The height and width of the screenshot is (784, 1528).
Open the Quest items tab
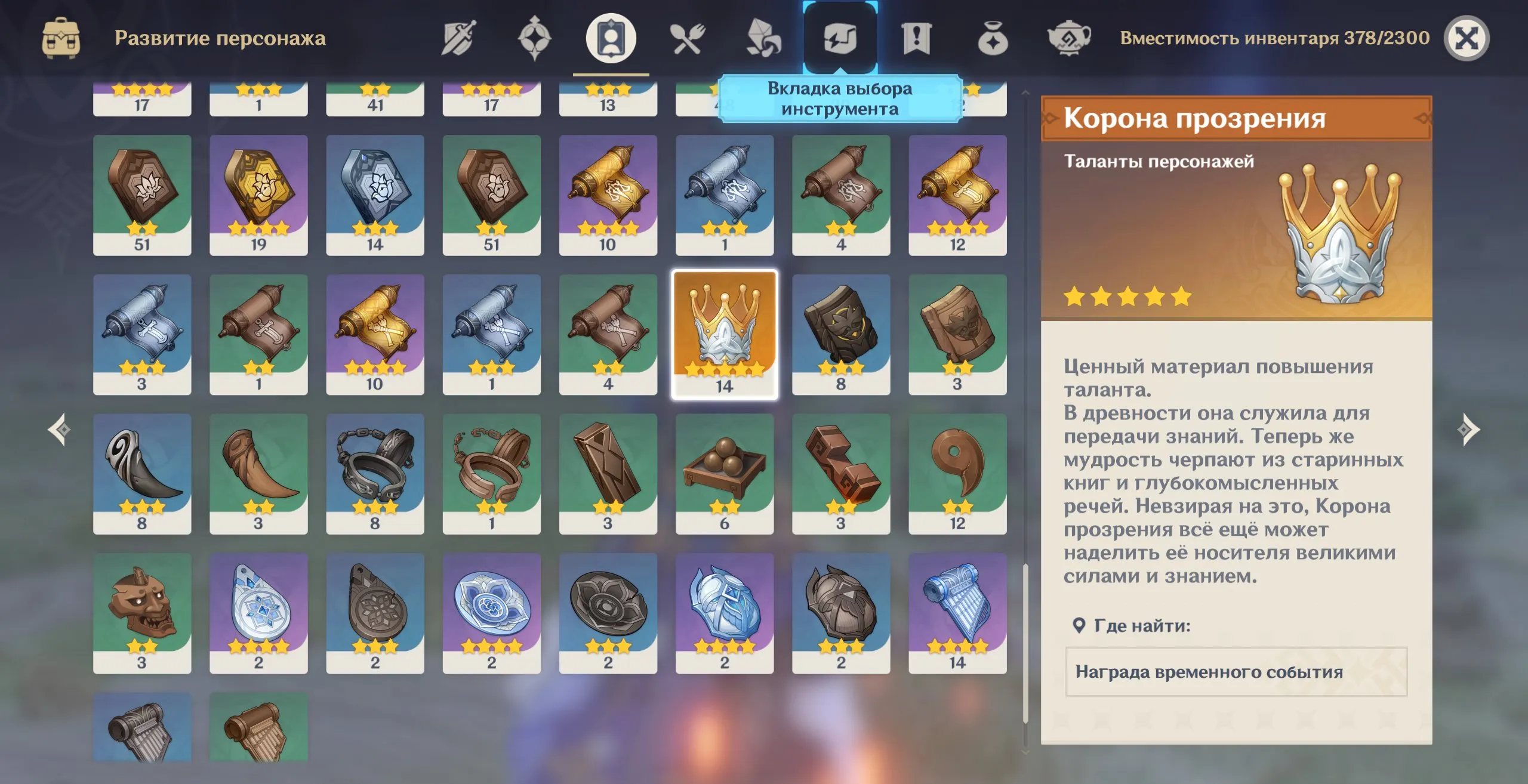916,39
